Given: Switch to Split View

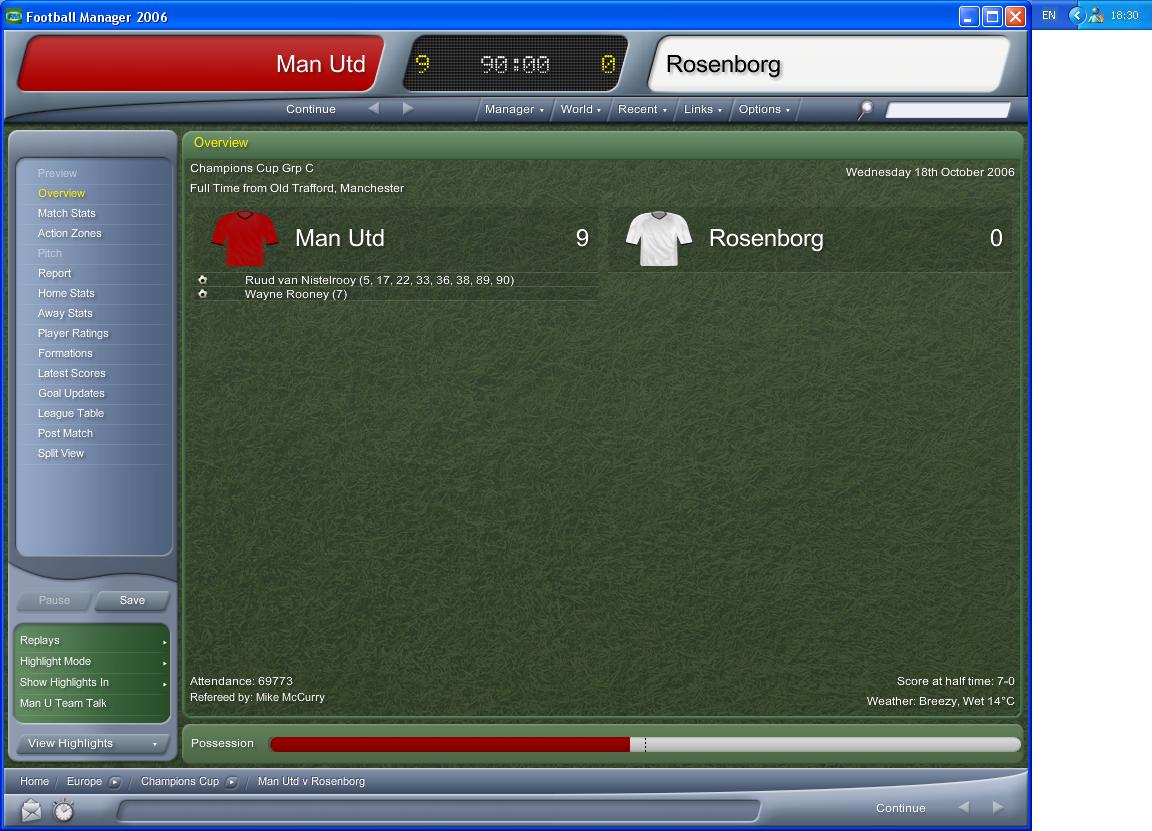Looking at the screenshot, I should [x=61, y=453].
